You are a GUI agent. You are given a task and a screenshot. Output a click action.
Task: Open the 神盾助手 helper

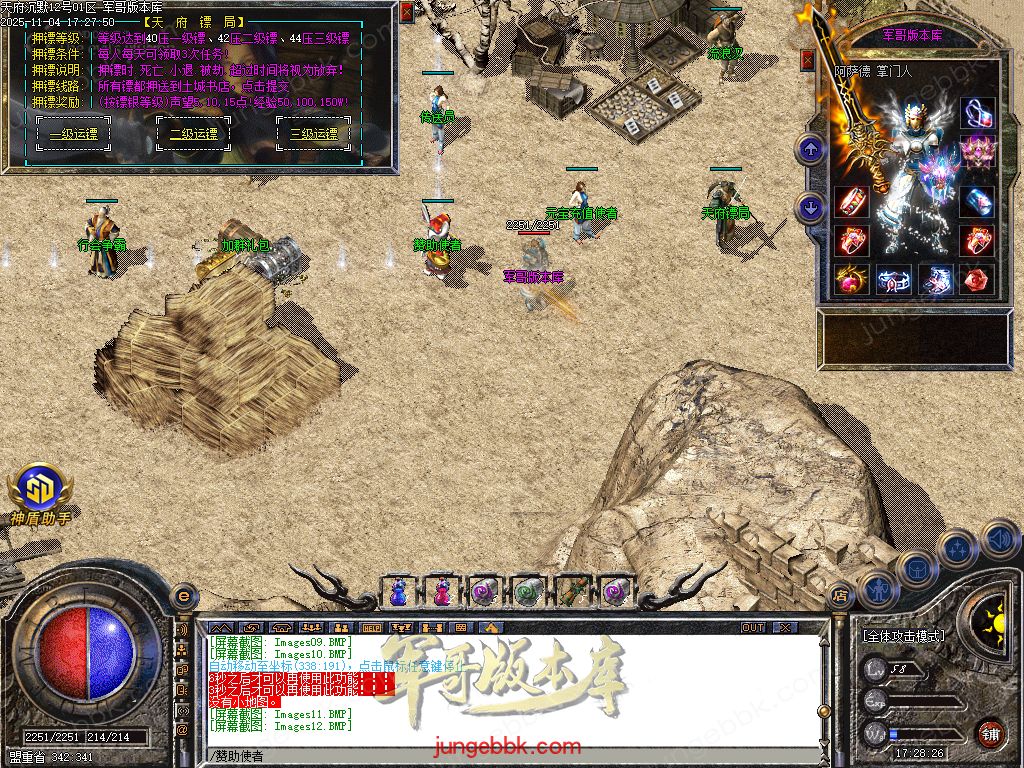[40, 488]
